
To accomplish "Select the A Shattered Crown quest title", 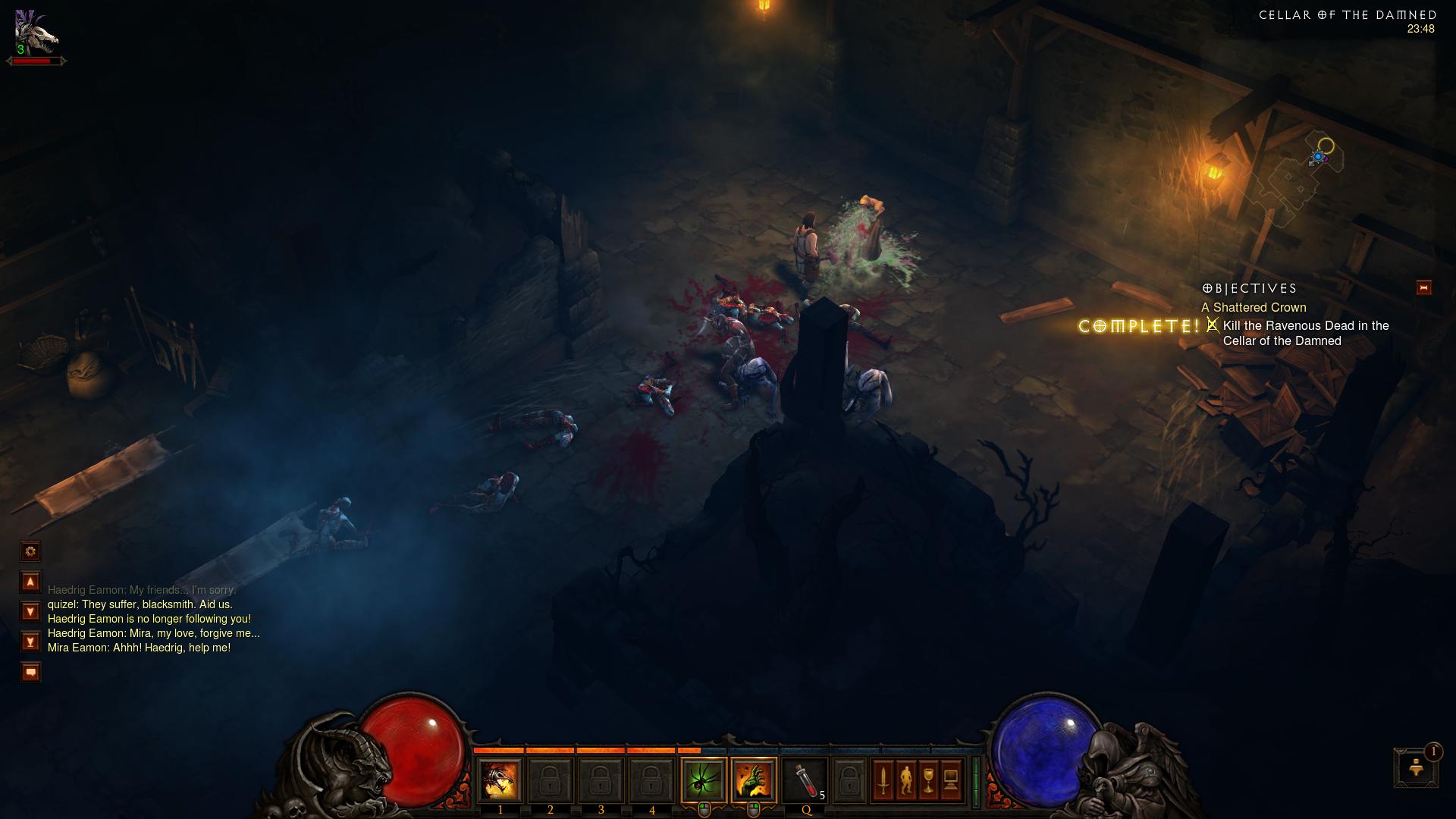I will click(x=1254, y=307).
